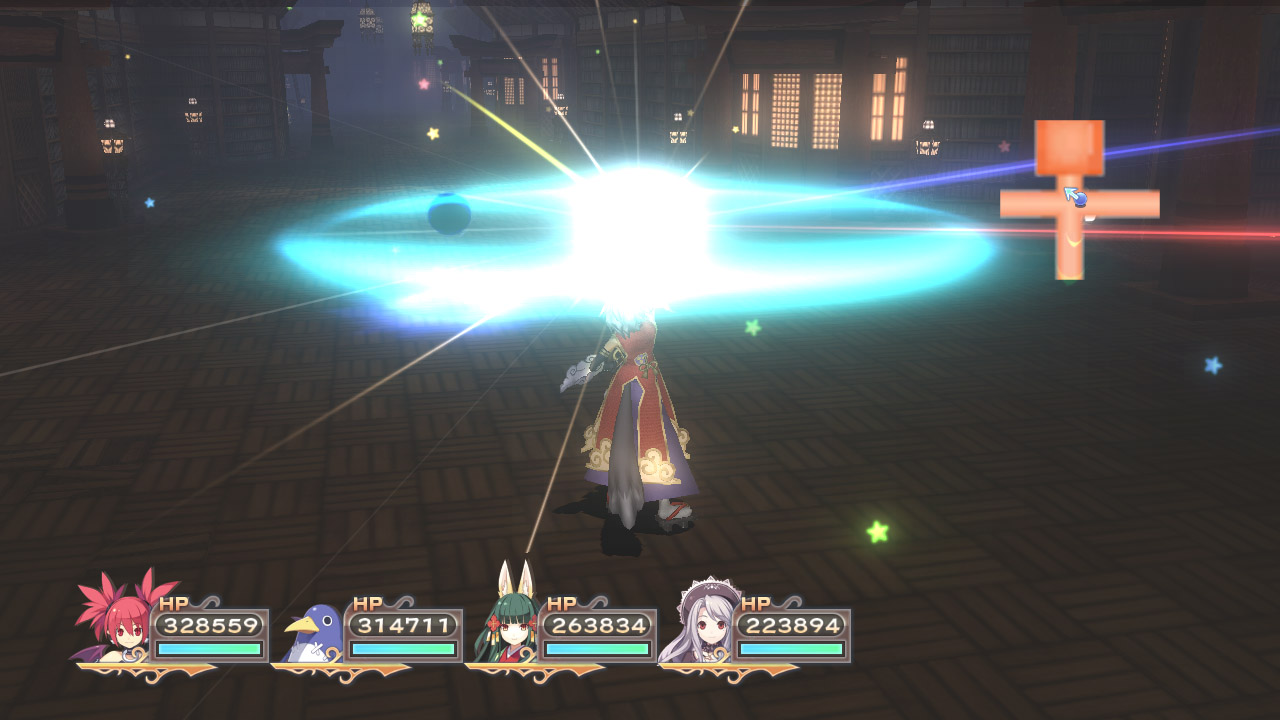
Task: Choose the blue penguin party member portrait
Action: point(312,634)
